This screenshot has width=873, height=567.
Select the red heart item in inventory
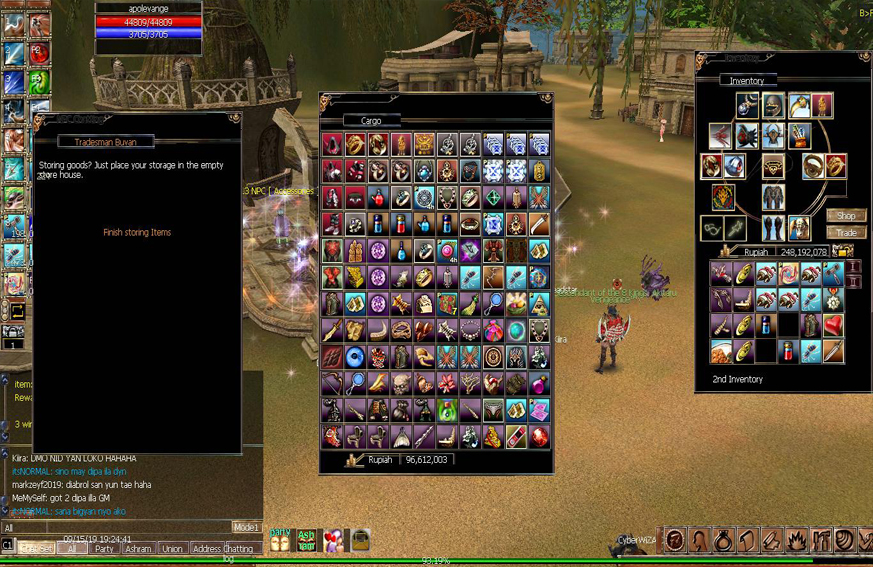click(833, 326)
